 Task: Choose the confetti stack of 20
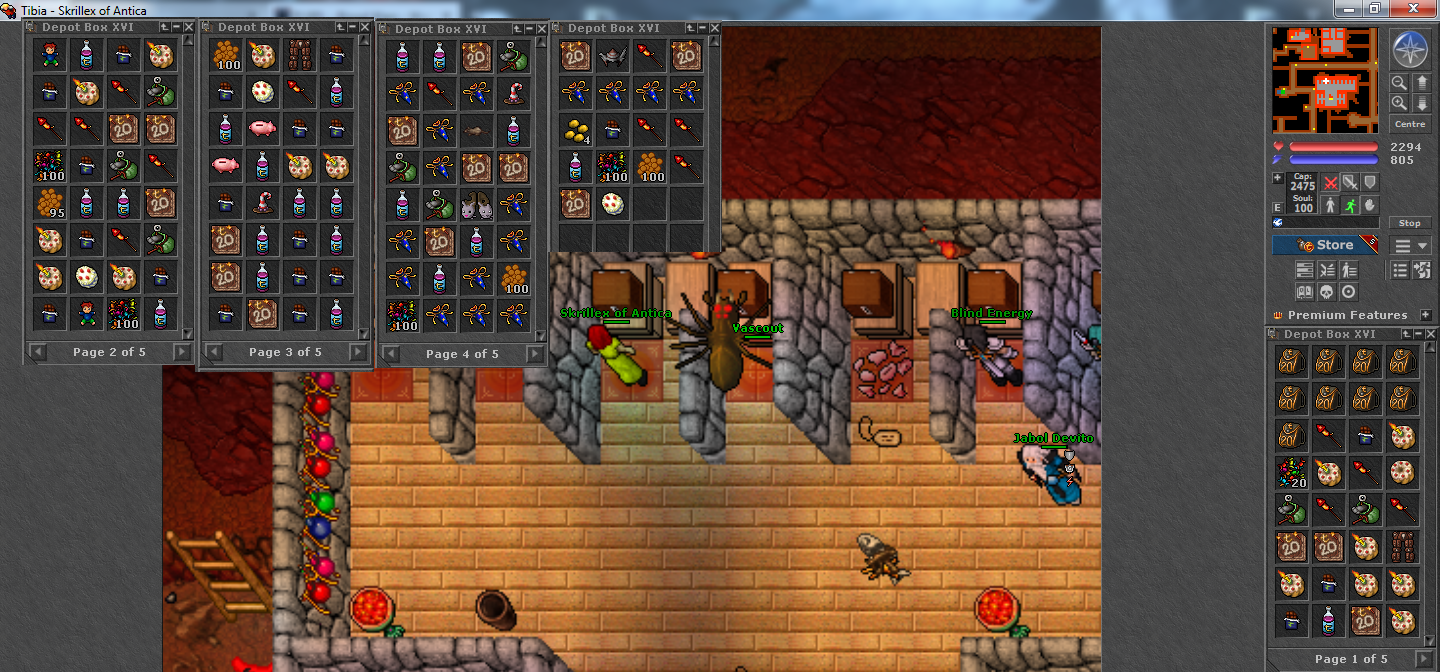point(1291,472)
